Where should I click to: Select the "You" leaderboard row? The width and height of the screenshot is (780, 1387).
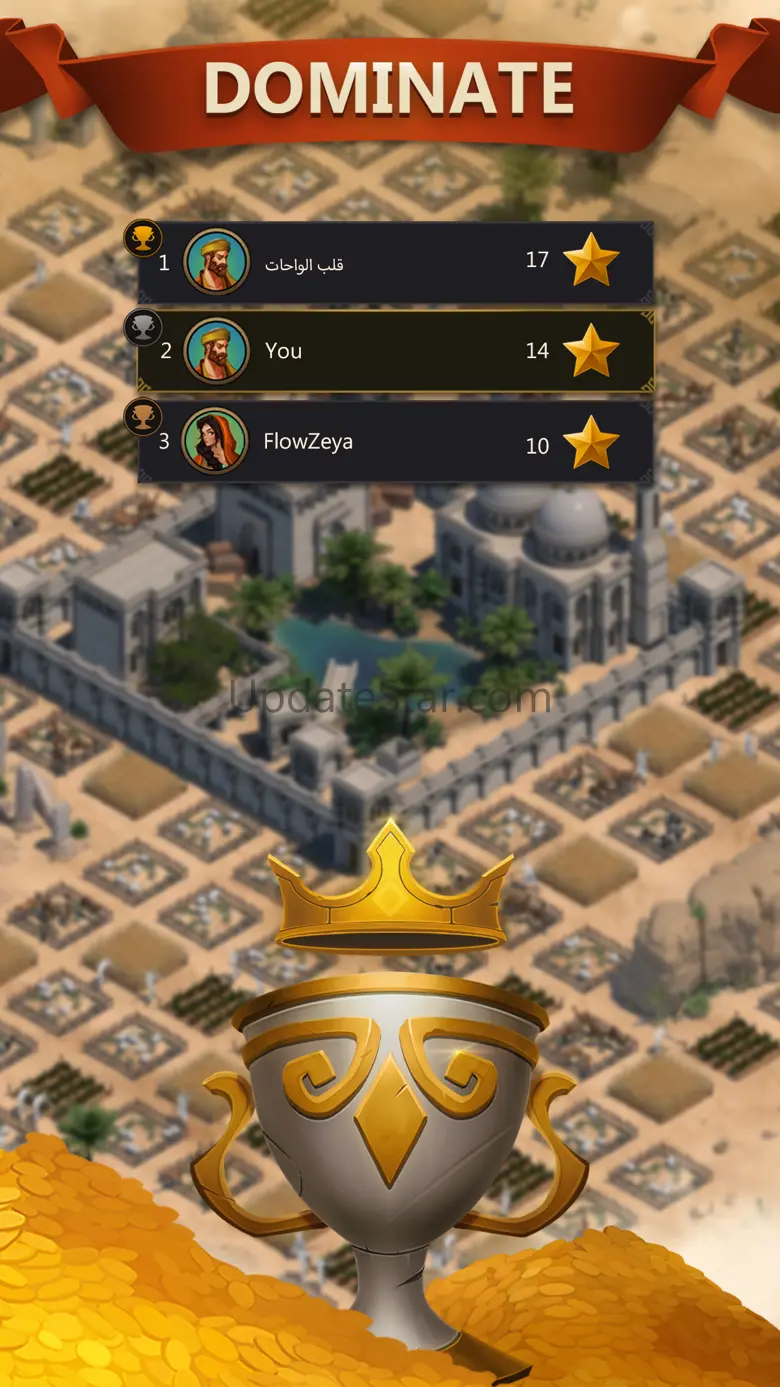click(395, 351)
